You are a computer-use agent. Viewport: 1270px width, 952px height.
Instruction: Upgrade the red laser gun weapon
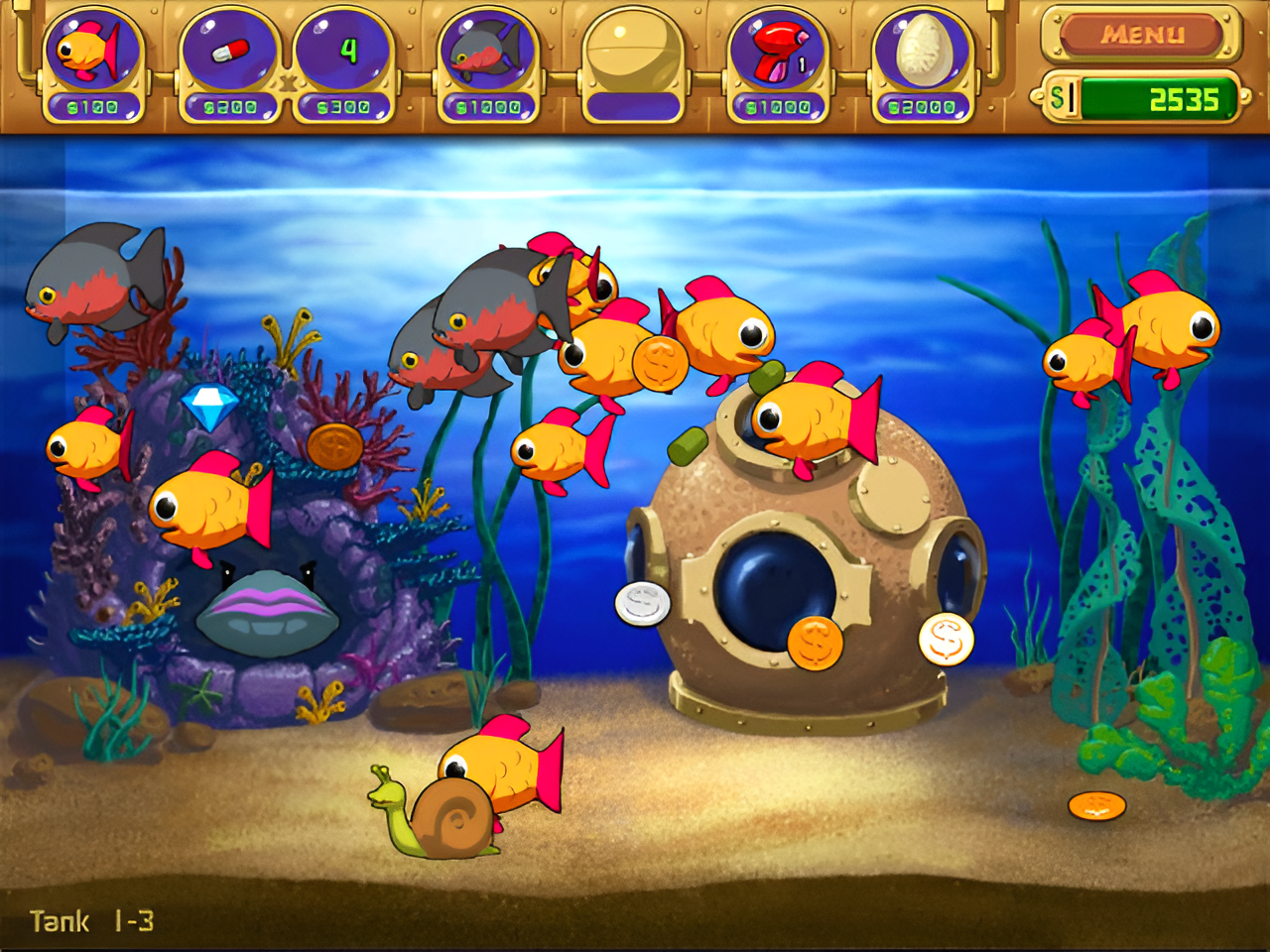[x=778, y=61]
